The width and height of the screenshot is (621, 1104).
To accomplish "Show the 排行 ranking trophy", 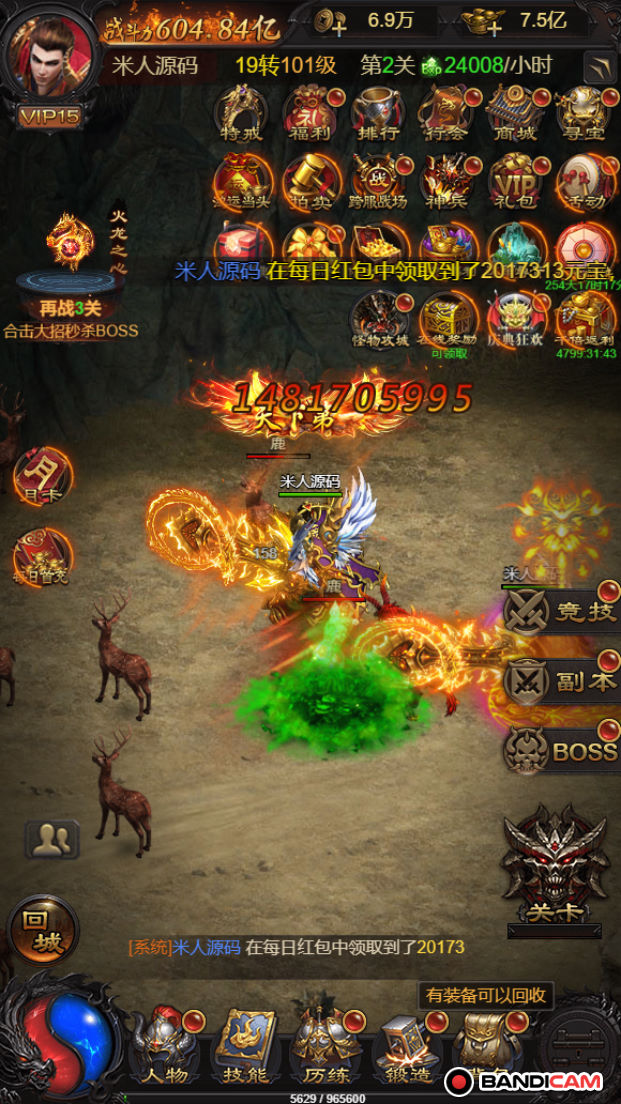I will point(378,113).
